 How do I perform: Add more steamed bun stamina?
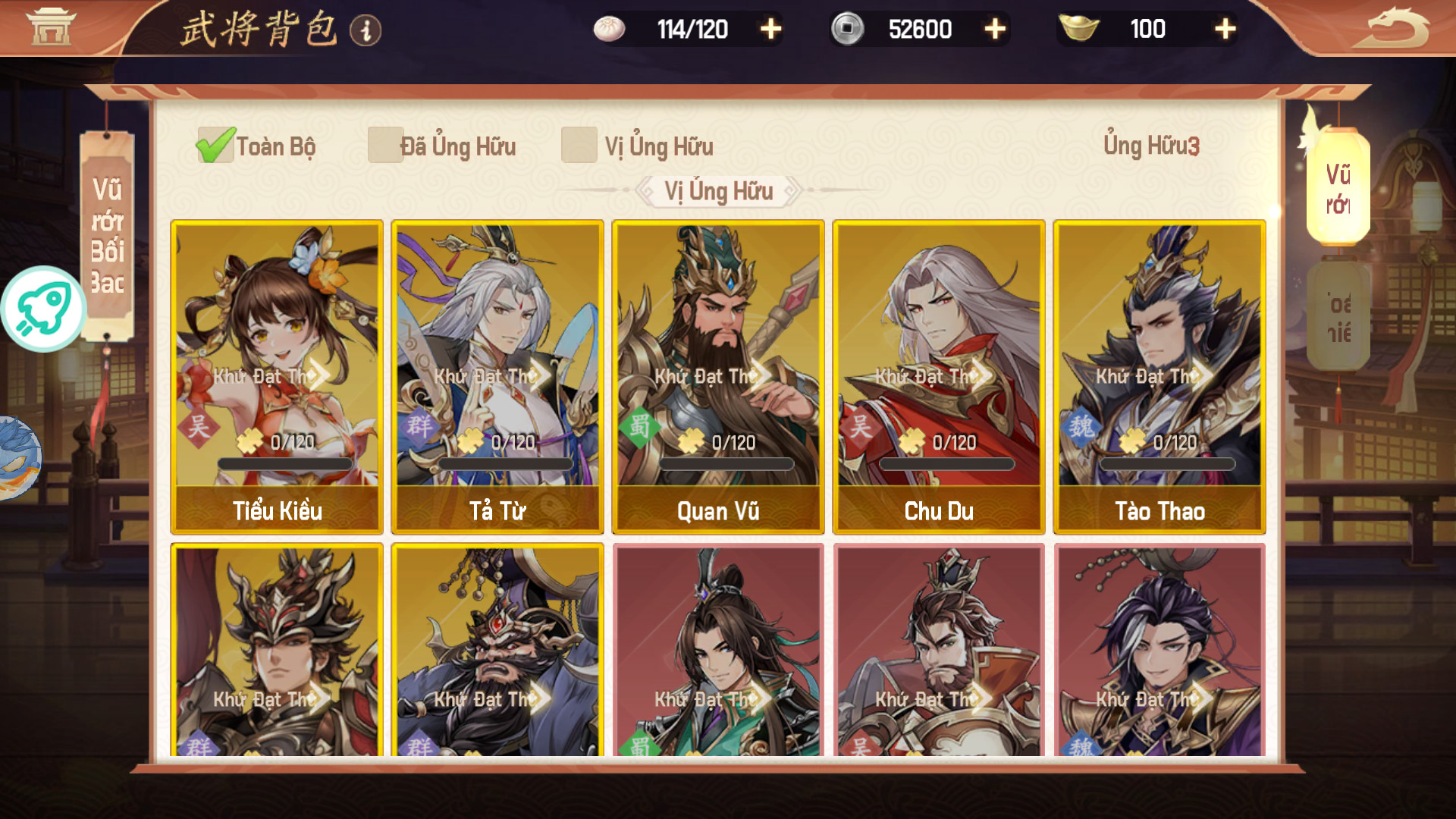(x=770, y=30)
